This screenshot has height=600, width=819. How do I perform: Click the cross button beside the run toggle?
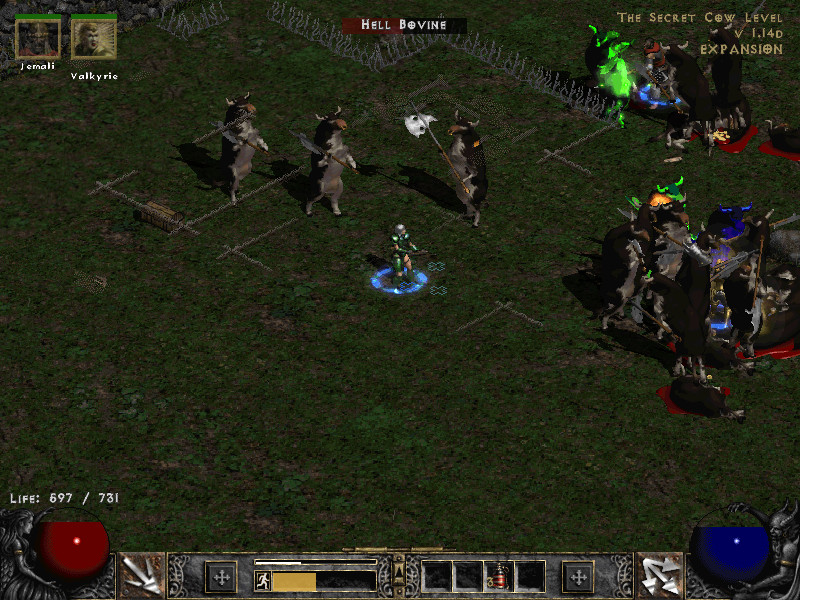(220, 577)
